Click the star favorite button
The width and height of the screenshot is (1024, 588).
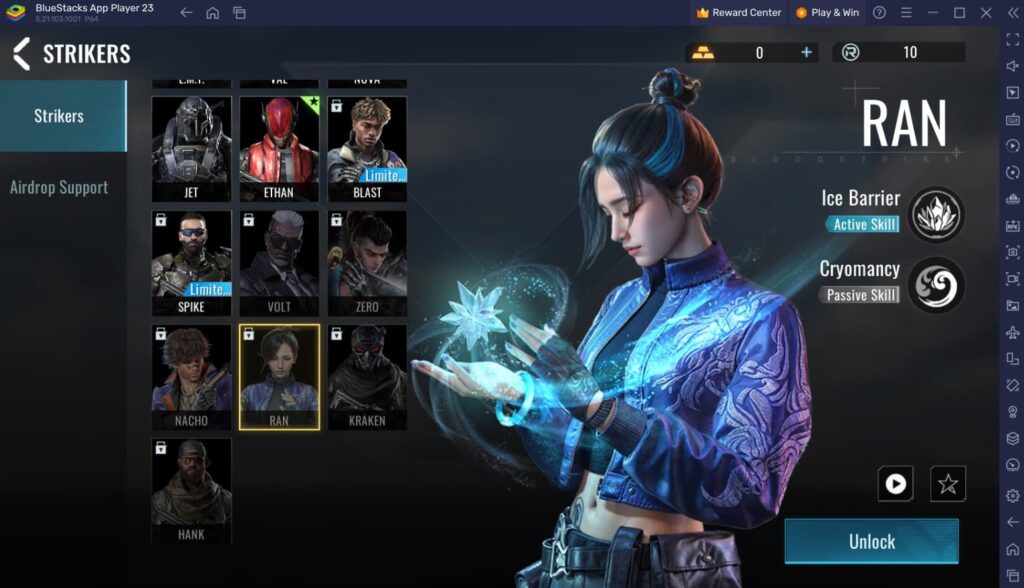[x=948, y=484]
